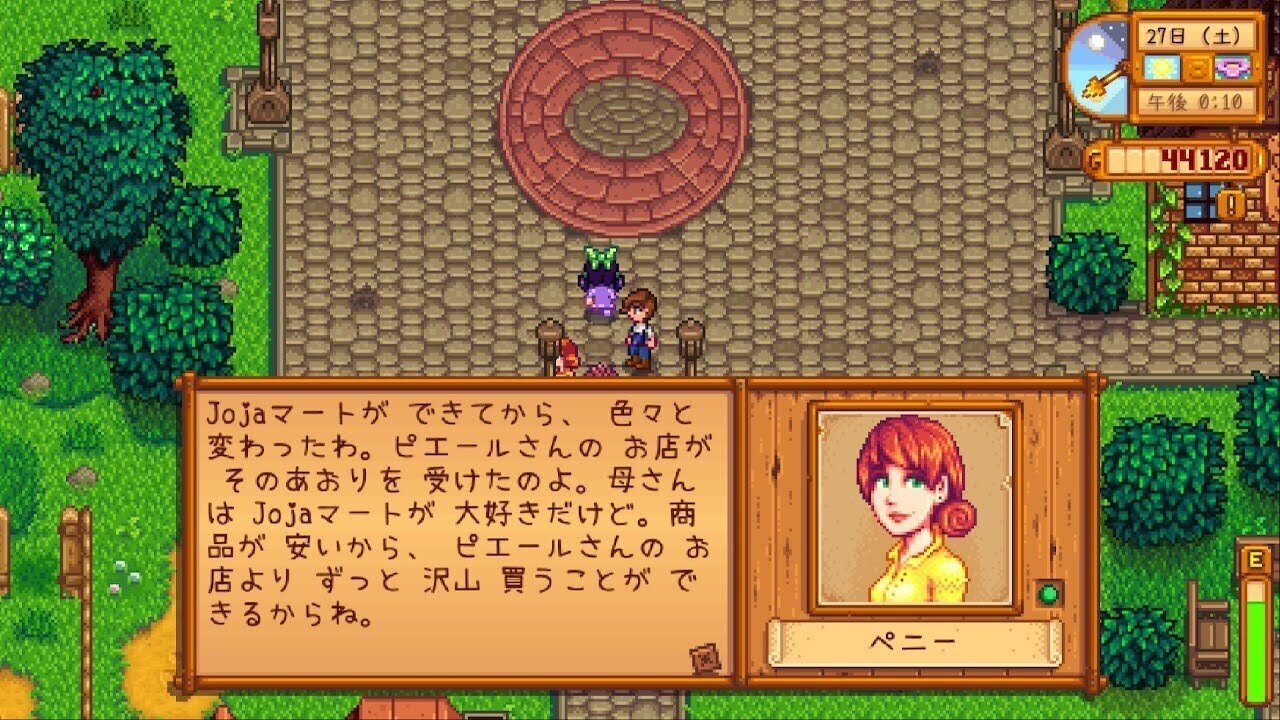Click the time reading 午後 0:10
The image size is (1280, 720).
1196,100
